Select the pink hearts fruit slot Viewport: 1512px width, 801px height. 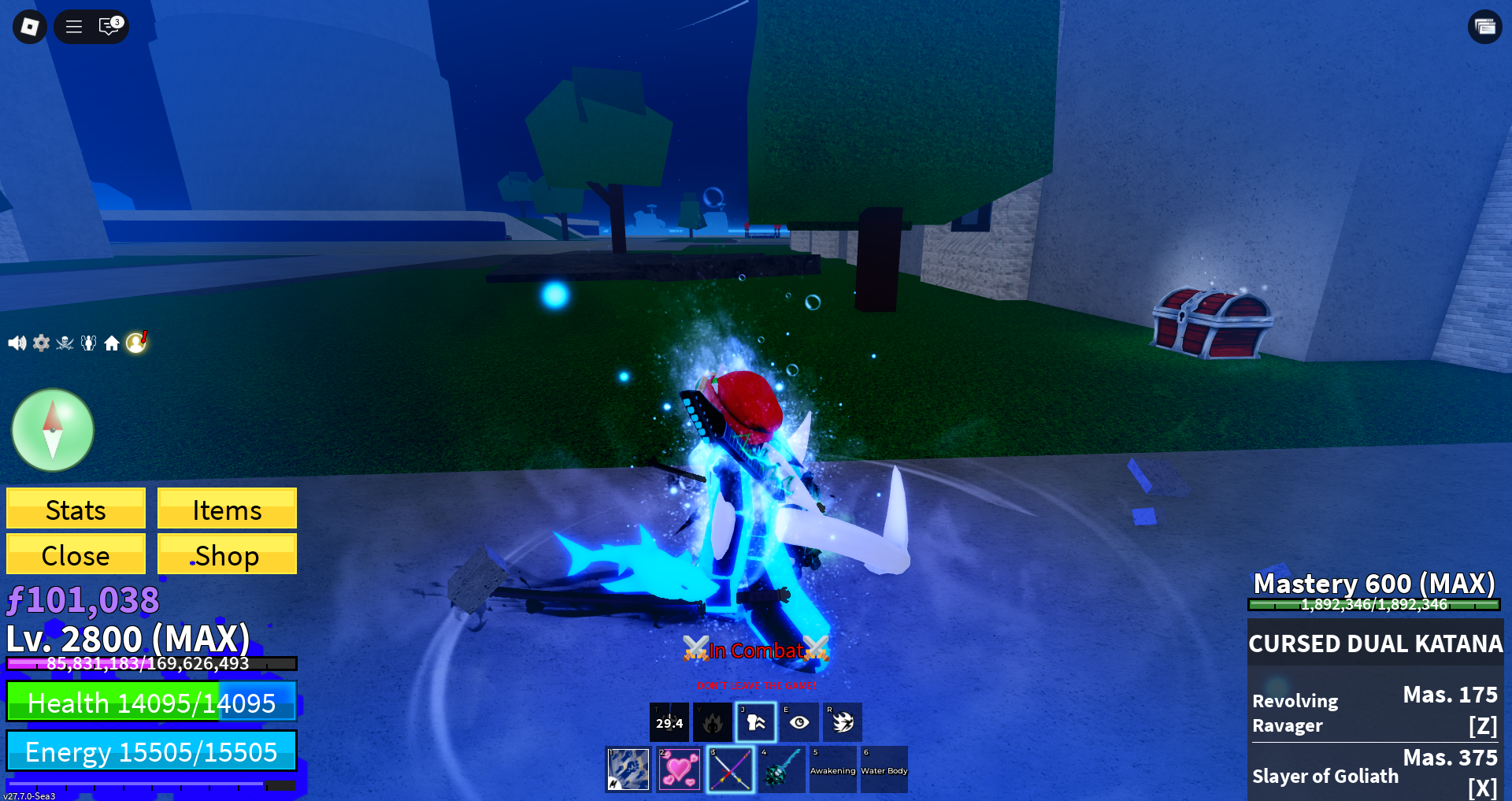[680, 769]
